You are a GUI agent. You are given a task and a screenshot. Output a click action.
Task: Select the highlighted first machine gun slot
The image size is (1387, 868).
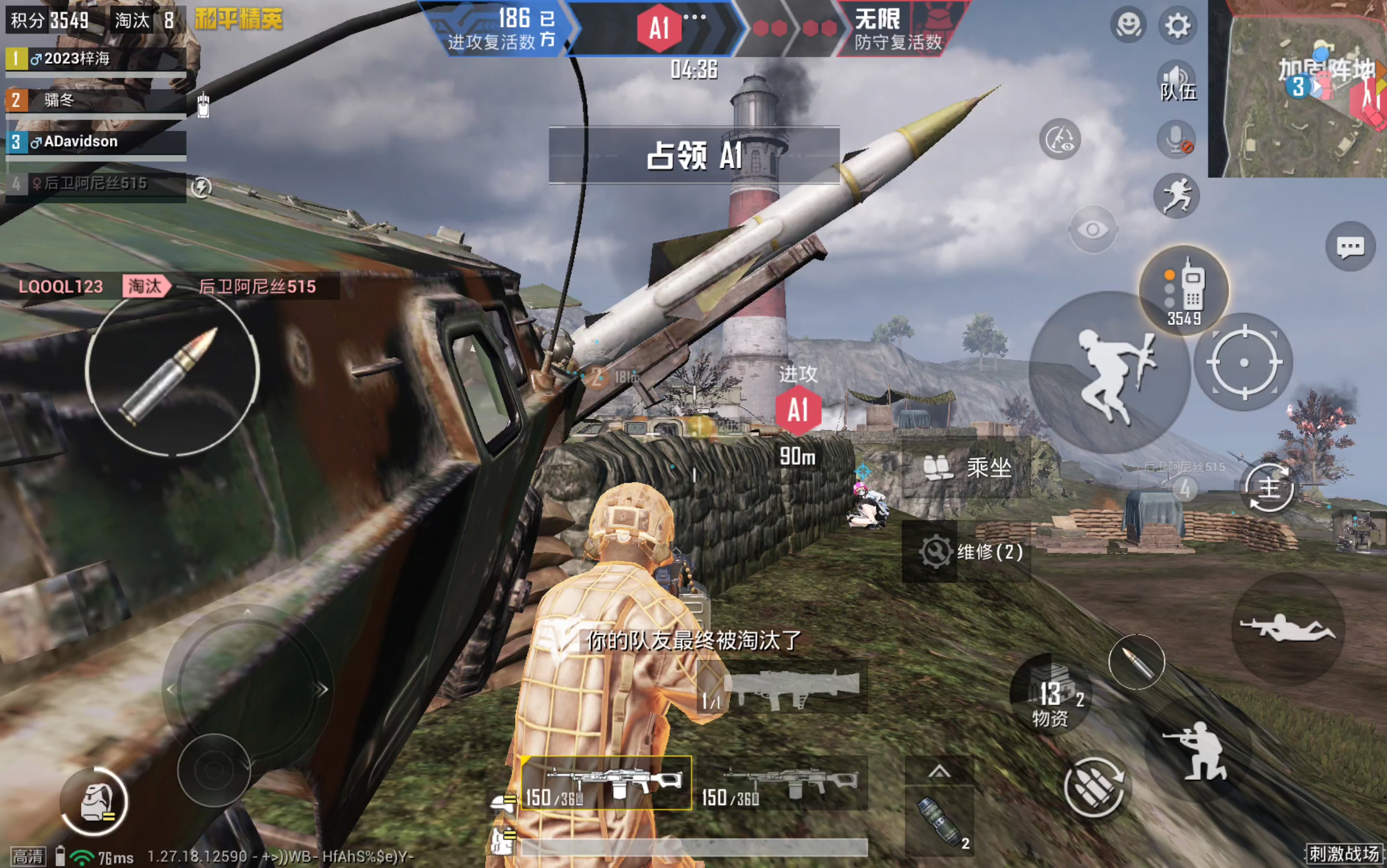click(606, 783)
